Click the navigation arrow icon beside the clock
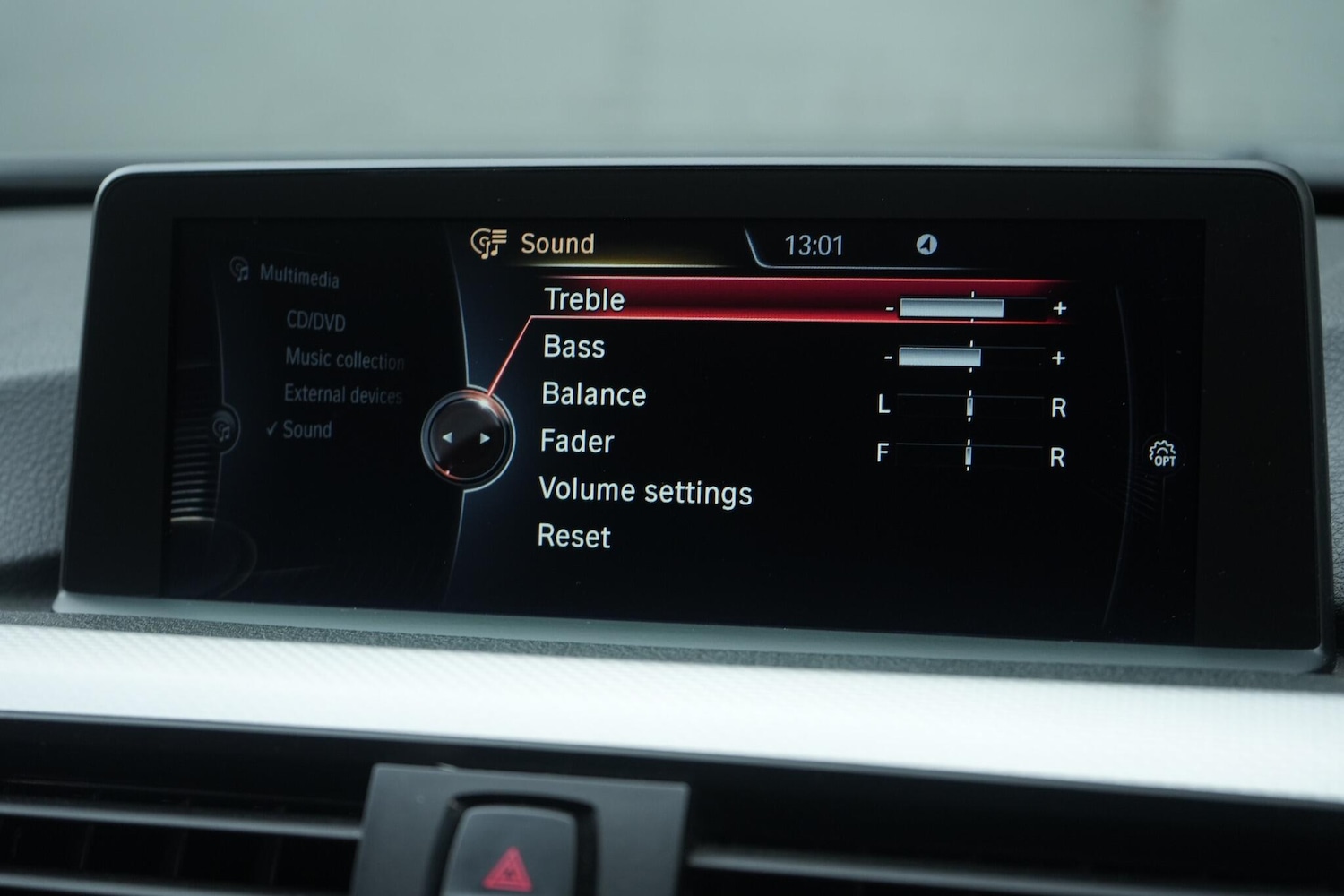Viewport: 1344px width, 896px height. pyautogui.click(x=928, y=245)
